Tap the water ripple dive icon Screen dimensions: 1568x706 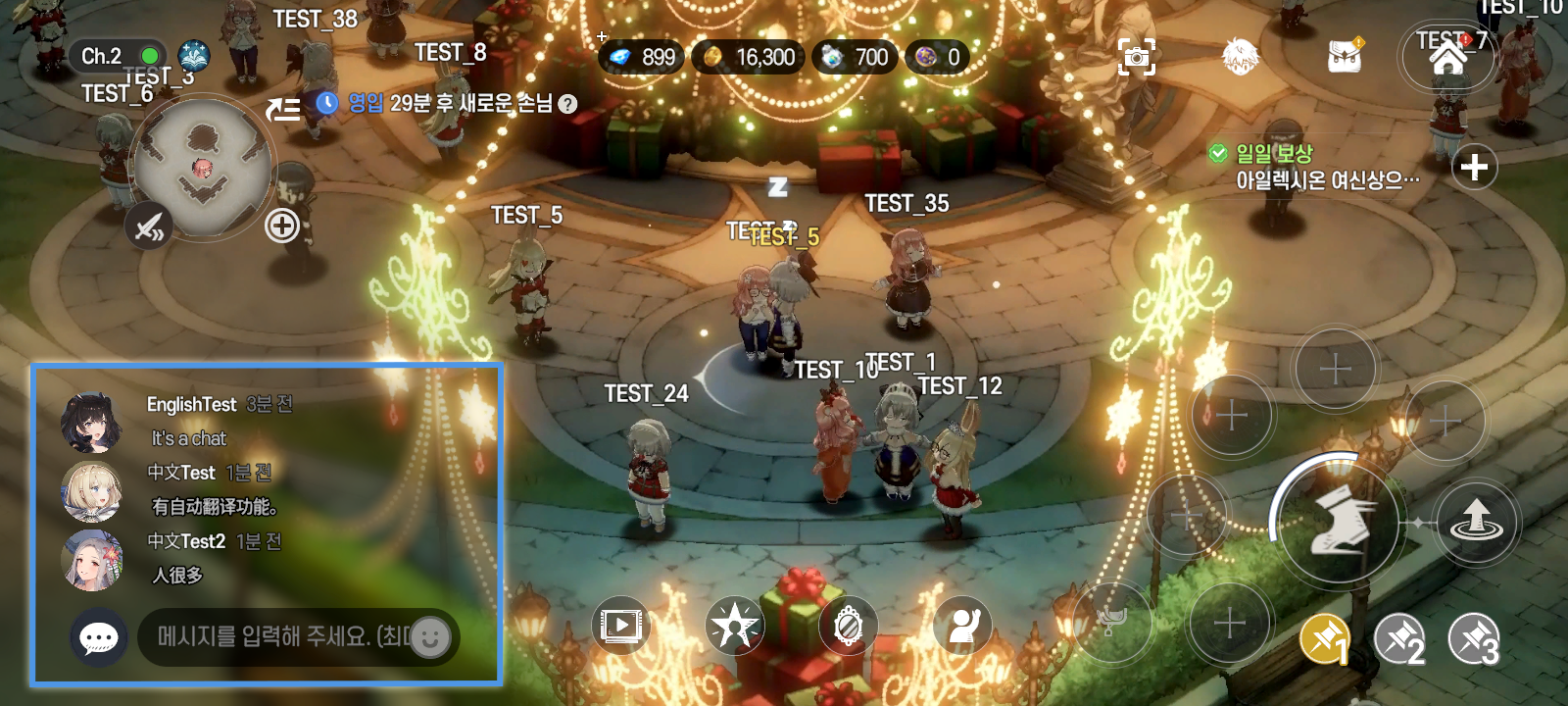click(x=1474, y=523)
